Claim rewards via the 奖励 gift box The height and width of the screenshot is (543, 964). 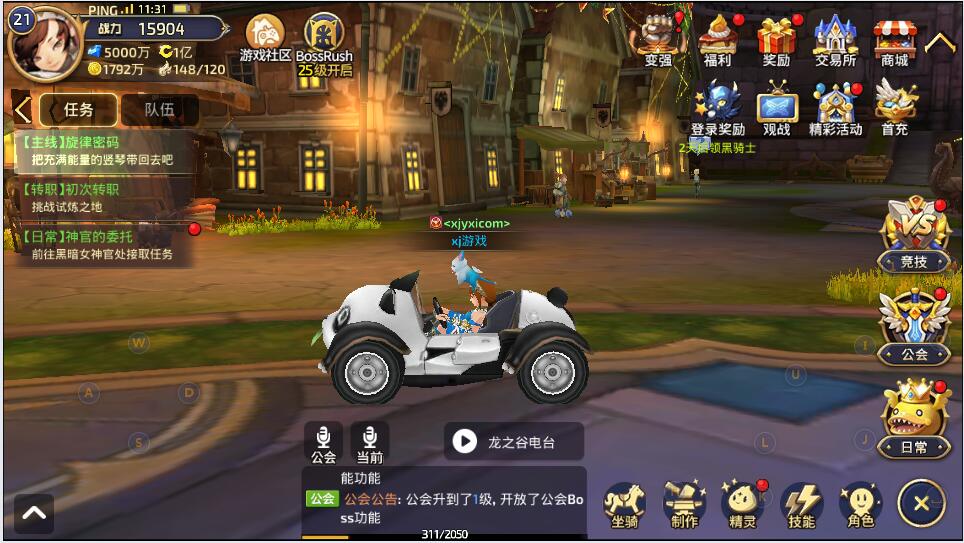tap(776, 40)
